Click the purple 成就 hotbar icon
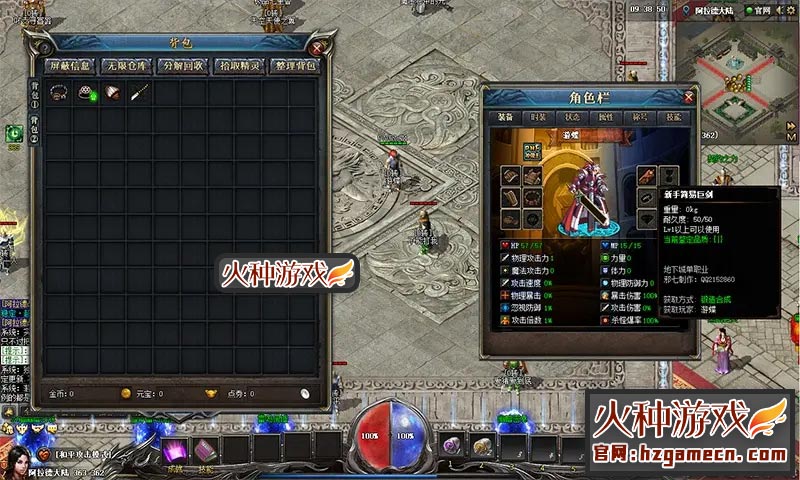 point(176,449)
